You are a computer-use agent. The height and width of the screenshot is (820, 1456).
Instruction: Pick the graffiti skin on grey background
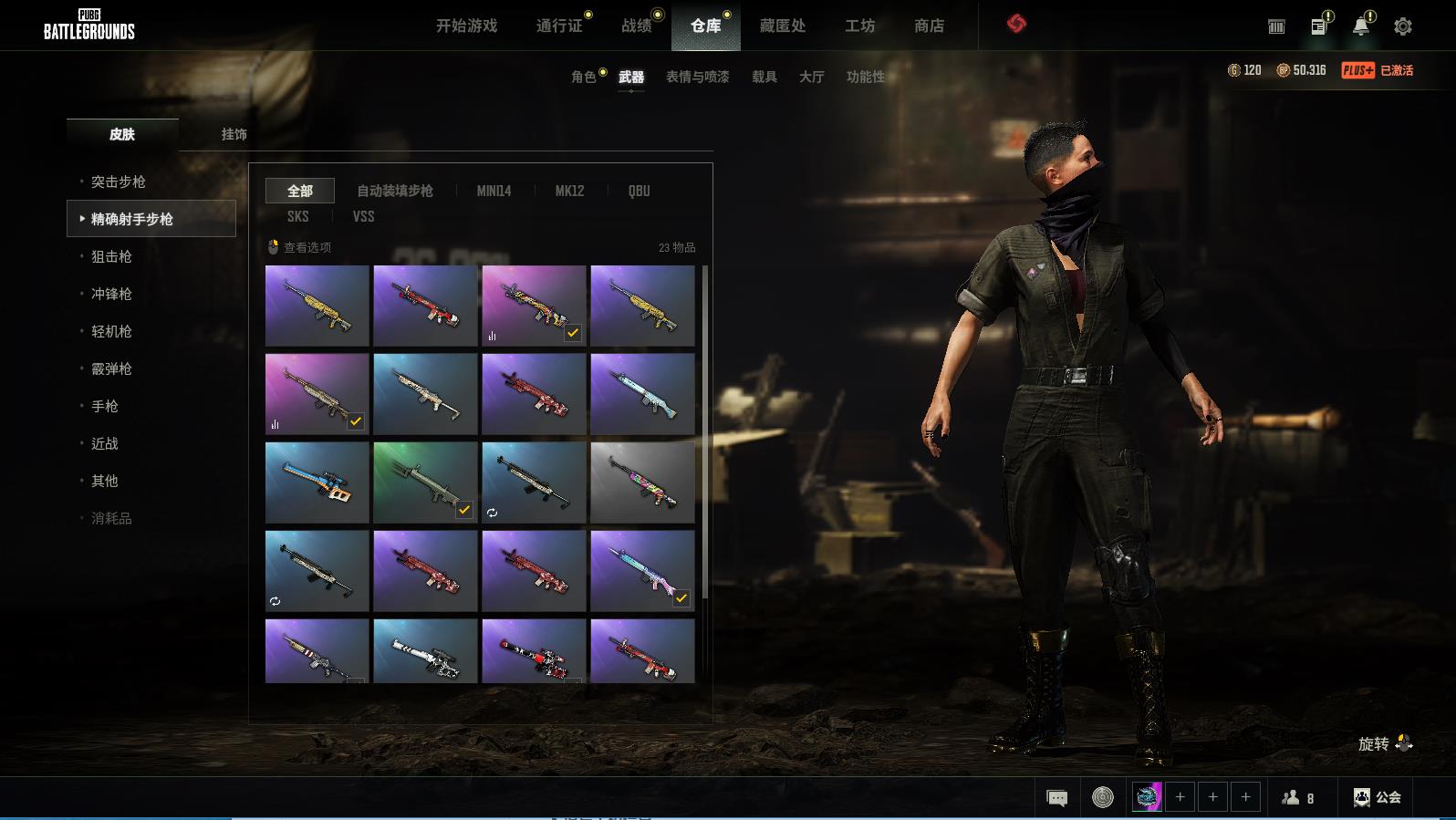(642, 482)
